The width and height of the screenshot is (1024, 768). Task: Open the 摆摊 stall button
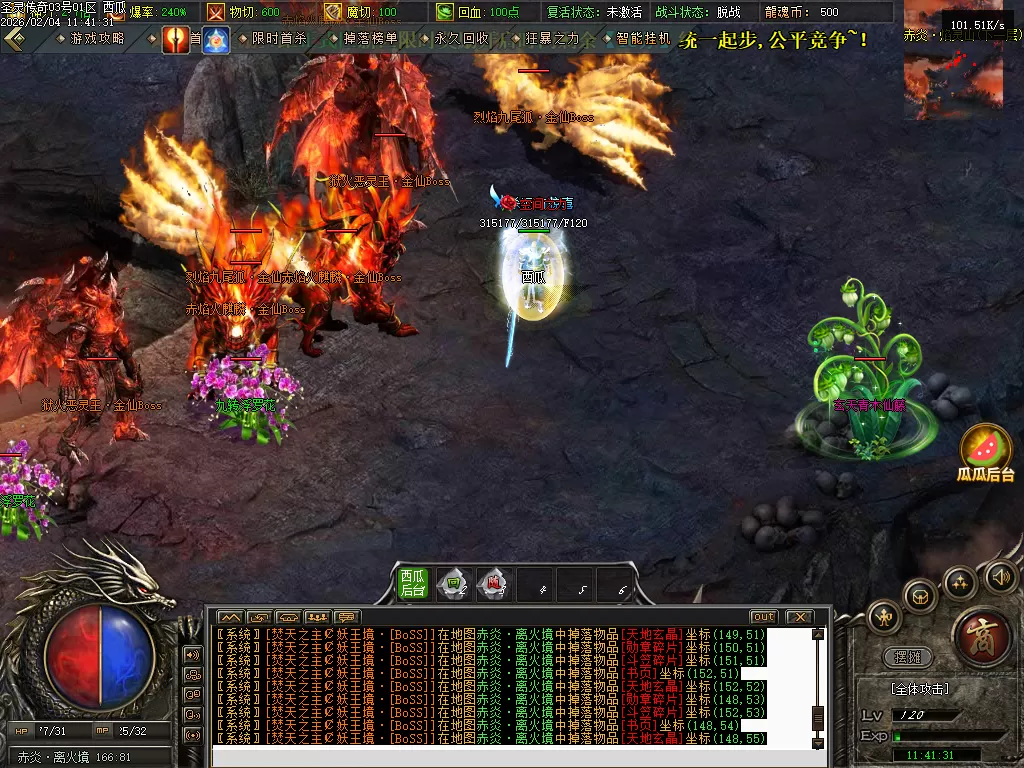click(907, 657)
